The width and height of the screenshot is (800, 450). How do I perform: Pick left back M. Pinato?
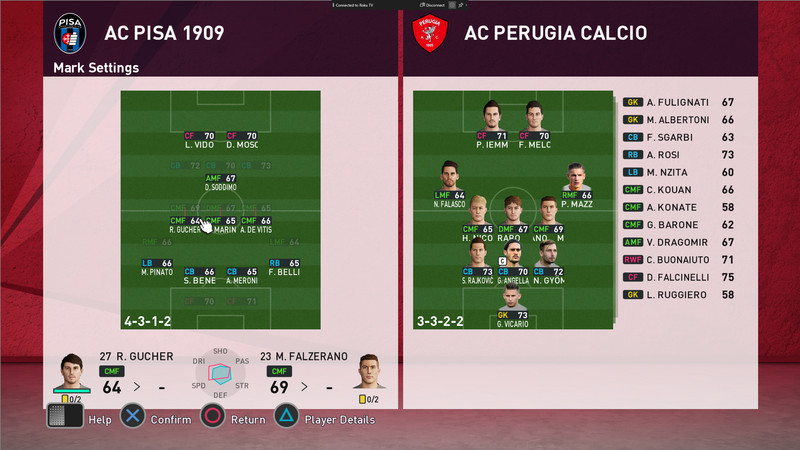[158, 266]
